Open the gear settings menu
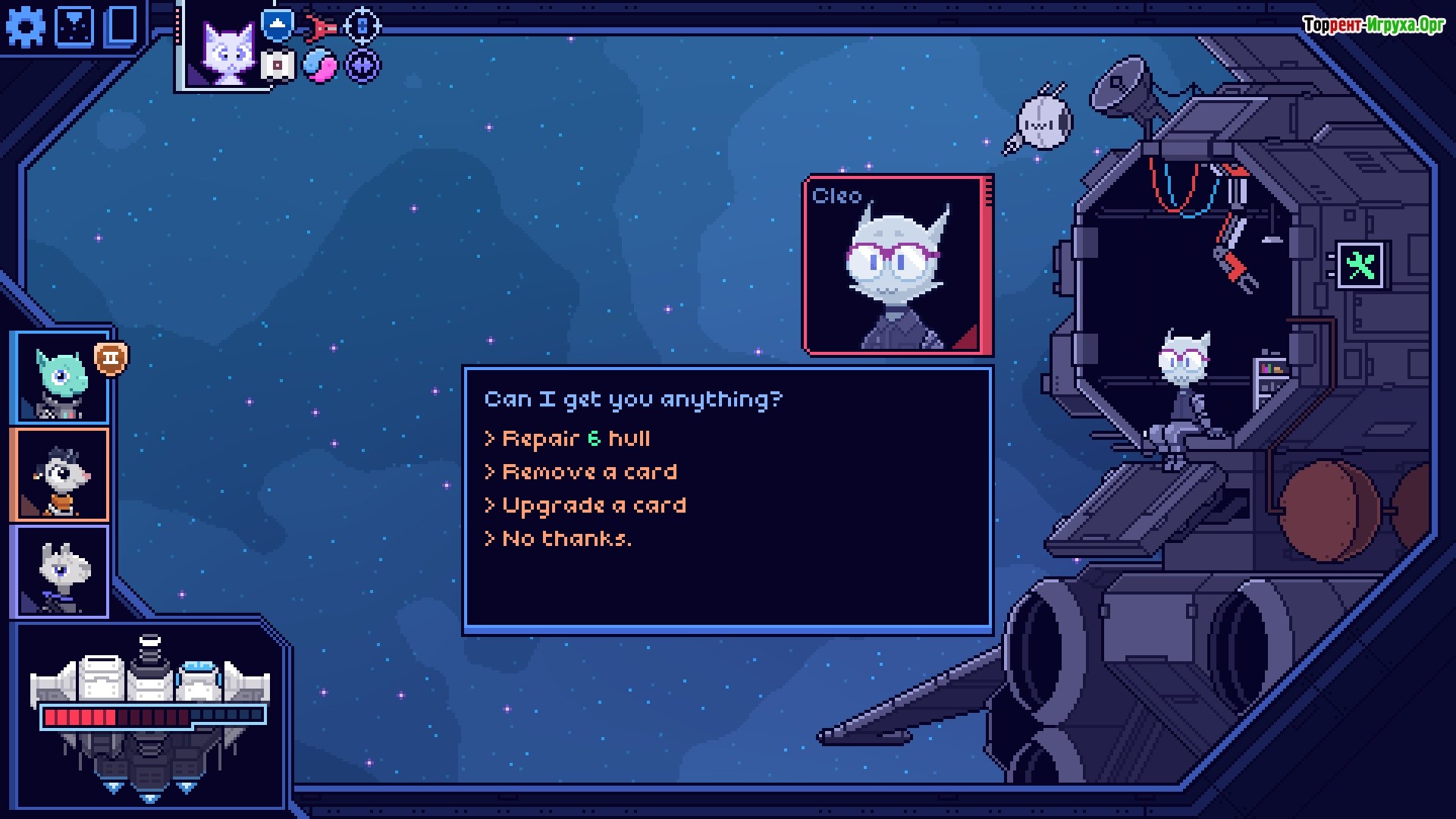Viewport: 1456px width, 819px height. [x=25, y=27]
